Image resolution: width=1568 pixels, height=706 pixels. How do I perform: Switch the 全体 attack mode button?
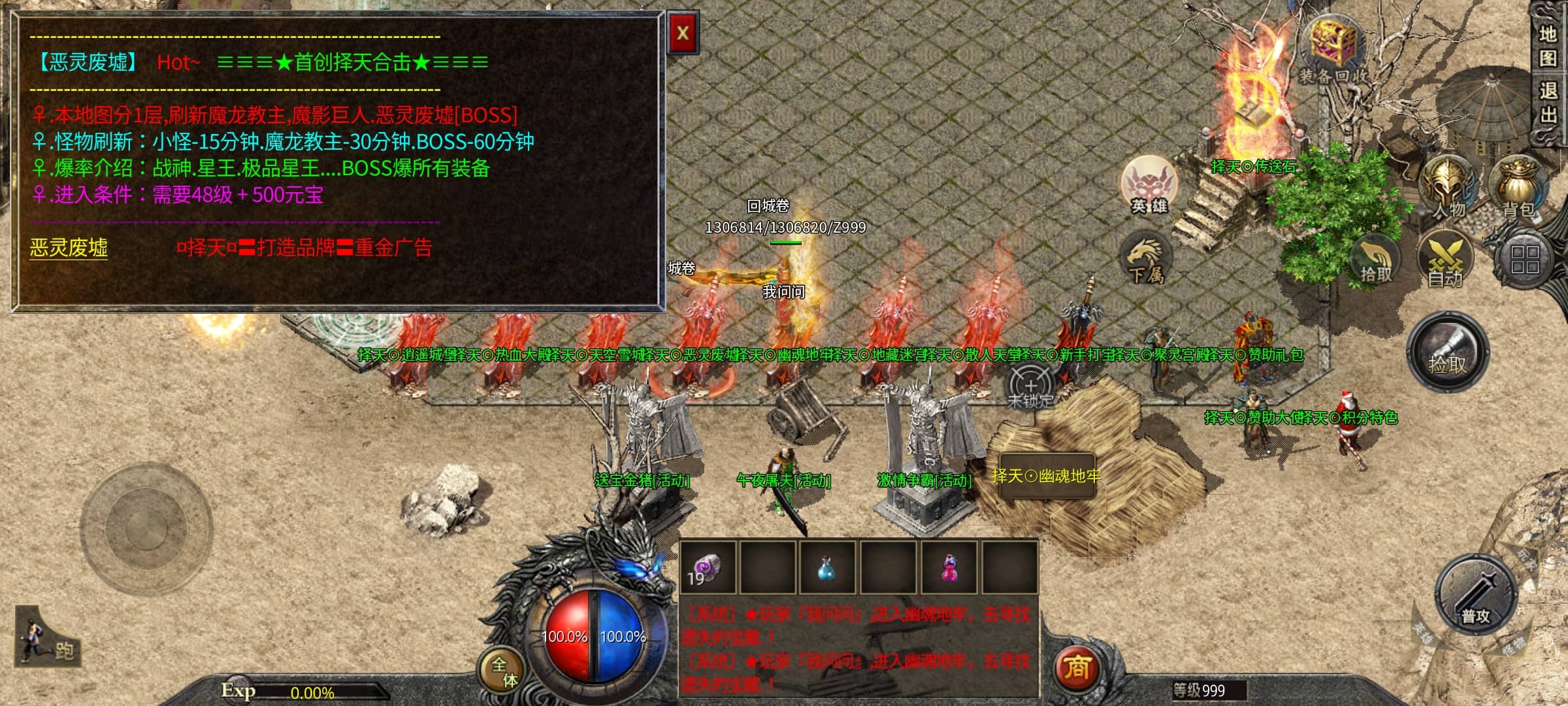pyautogui.click(x=503, y=672)
